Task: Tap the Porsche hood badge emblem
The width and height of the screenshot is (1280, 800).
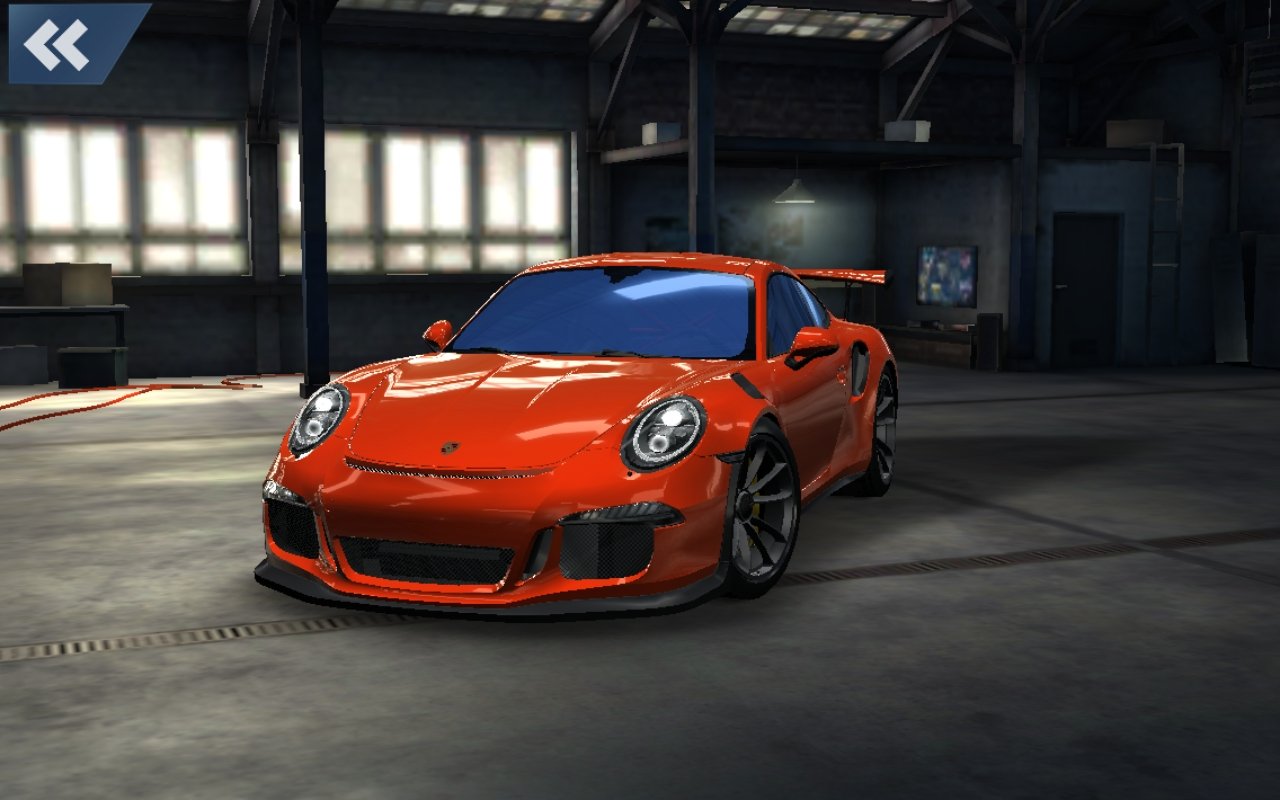Action: 452,450
